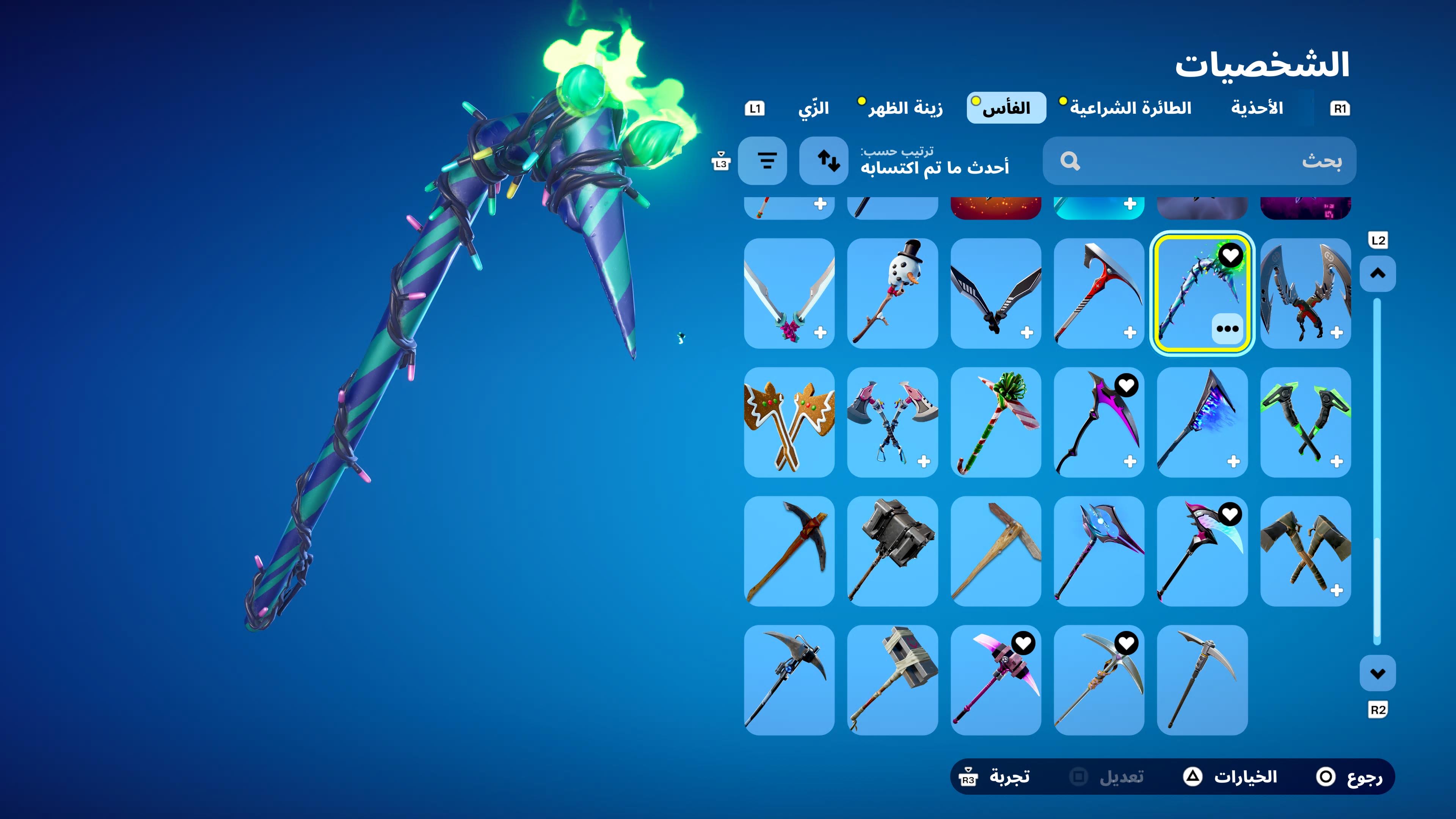
Task: Pick the candy cane with green bow pickaxe
Action: [x=995, y=422]
